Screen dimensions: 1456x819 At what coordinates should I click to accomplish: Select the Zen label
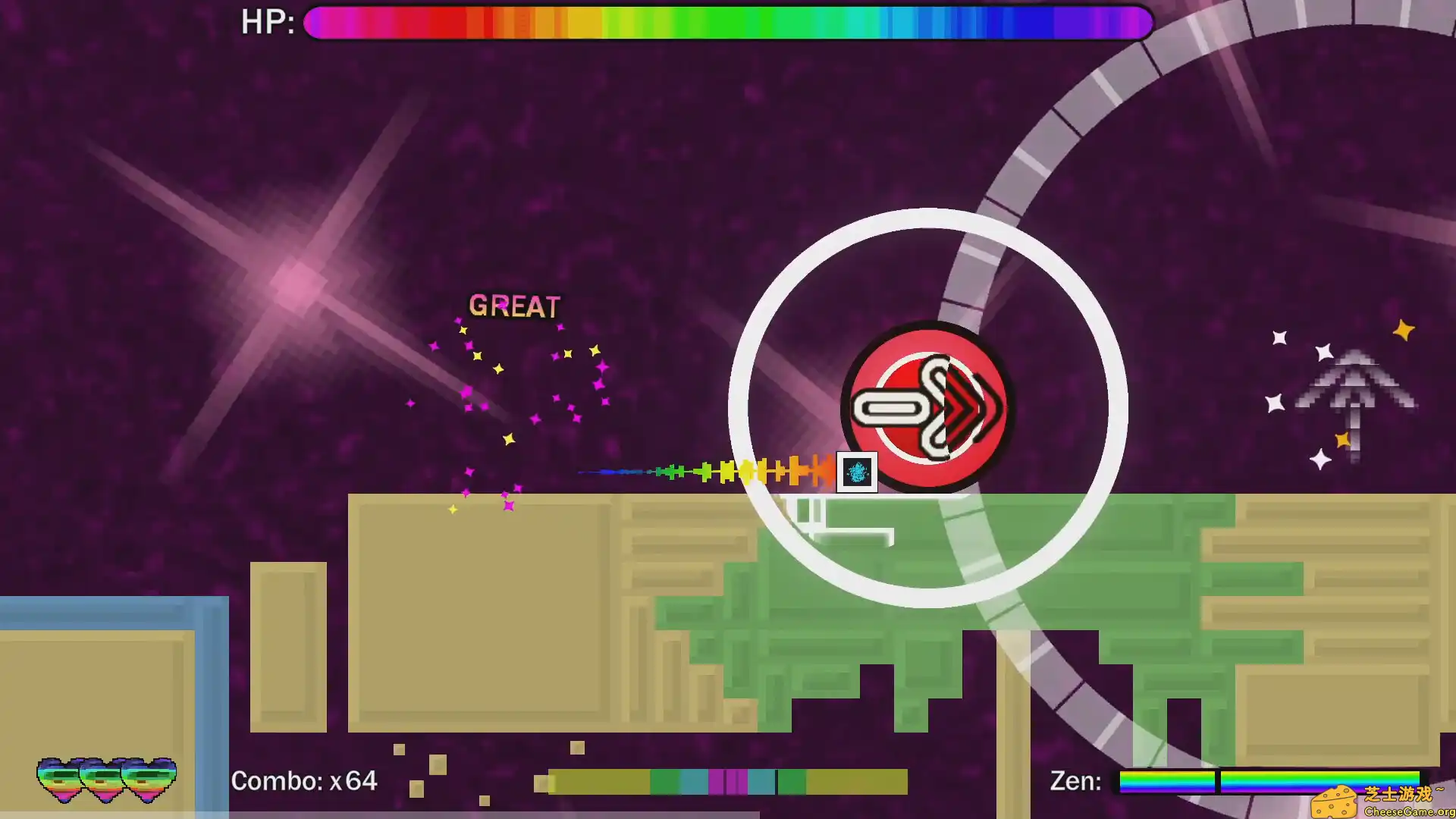pyautogui.click(x=1075, y=778)
